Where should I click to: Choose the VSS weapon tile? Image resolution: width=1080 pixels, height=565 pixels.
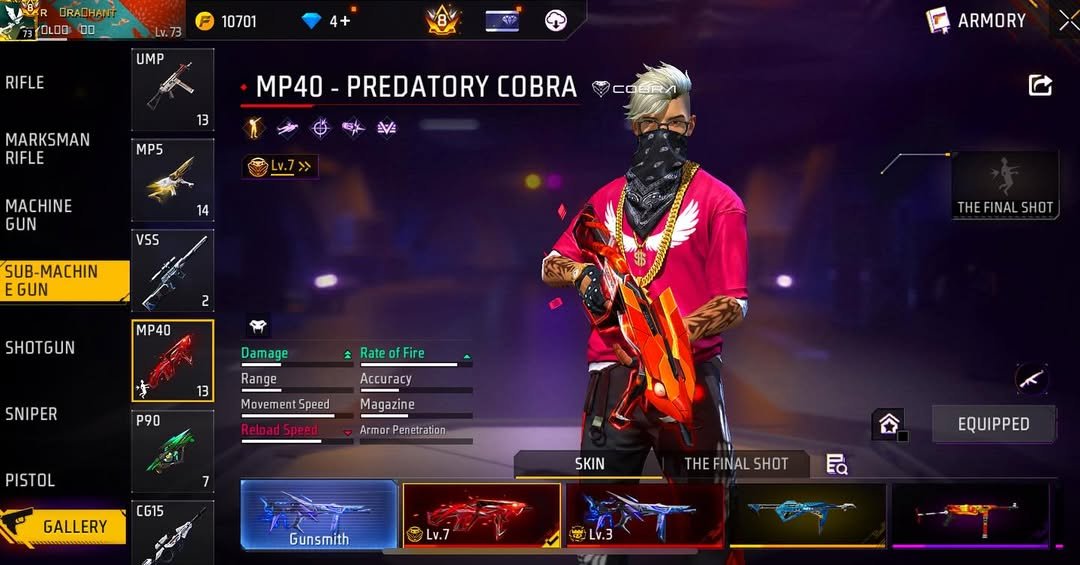(x=172, y=271)
